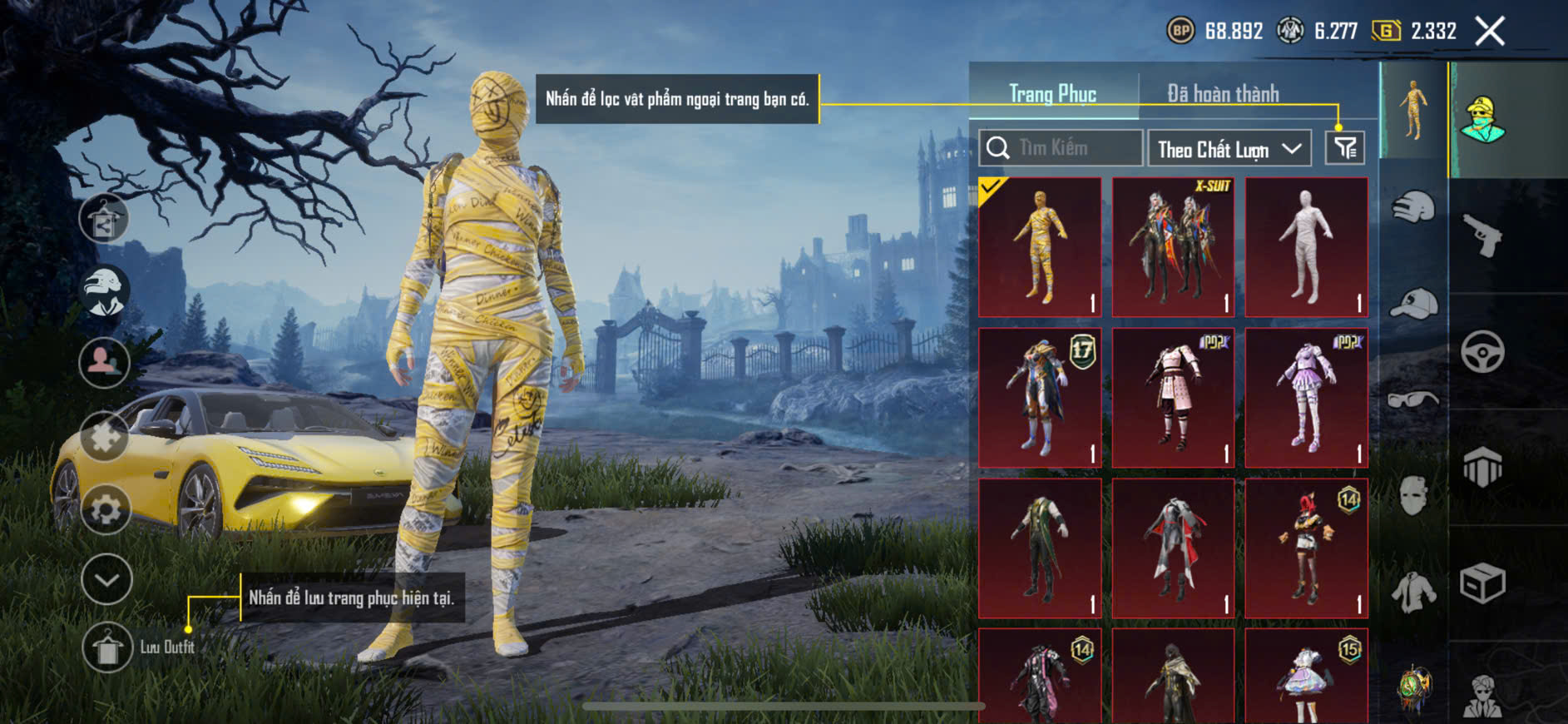1568x724 pixels.
Task: Toggle the owned-items filter funnel button
Action: 1344,148
